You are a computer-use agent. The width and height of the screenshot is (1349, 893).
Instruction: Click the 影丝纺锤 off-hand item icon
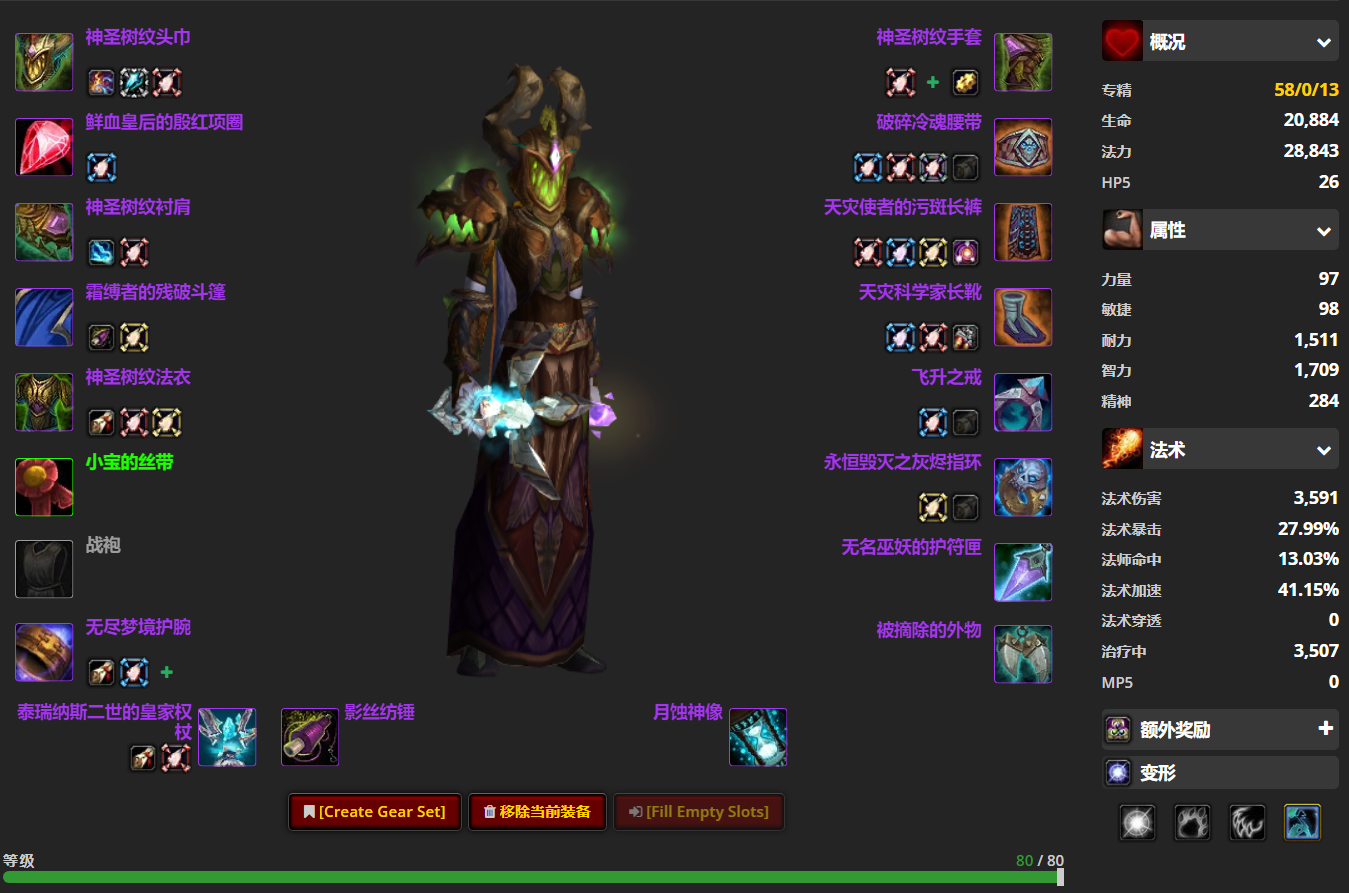click(310, 737)
